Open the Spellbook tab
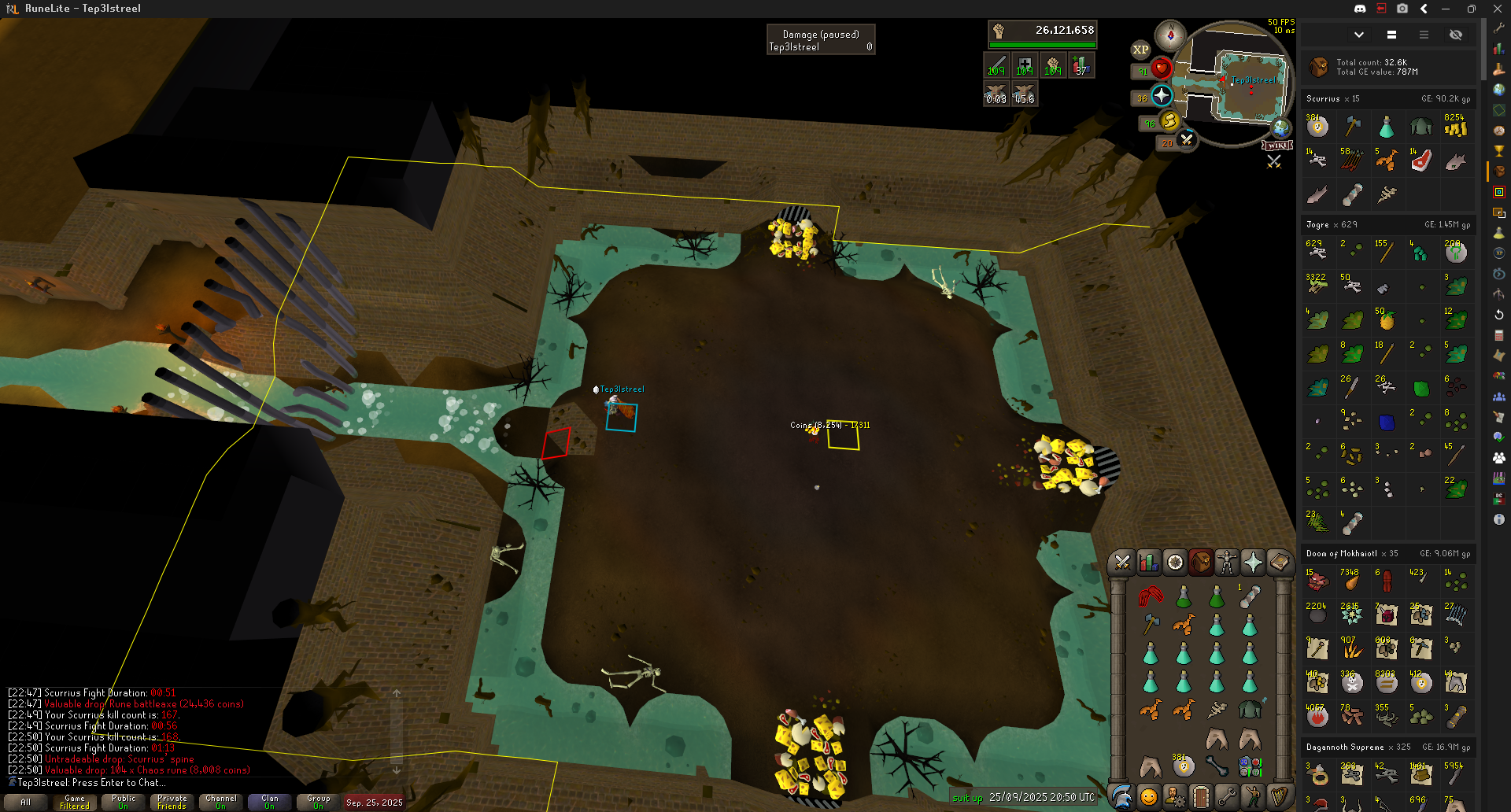Image resolution: width=1511 pixels, height=812 pixels. (x=1279, y=562)
